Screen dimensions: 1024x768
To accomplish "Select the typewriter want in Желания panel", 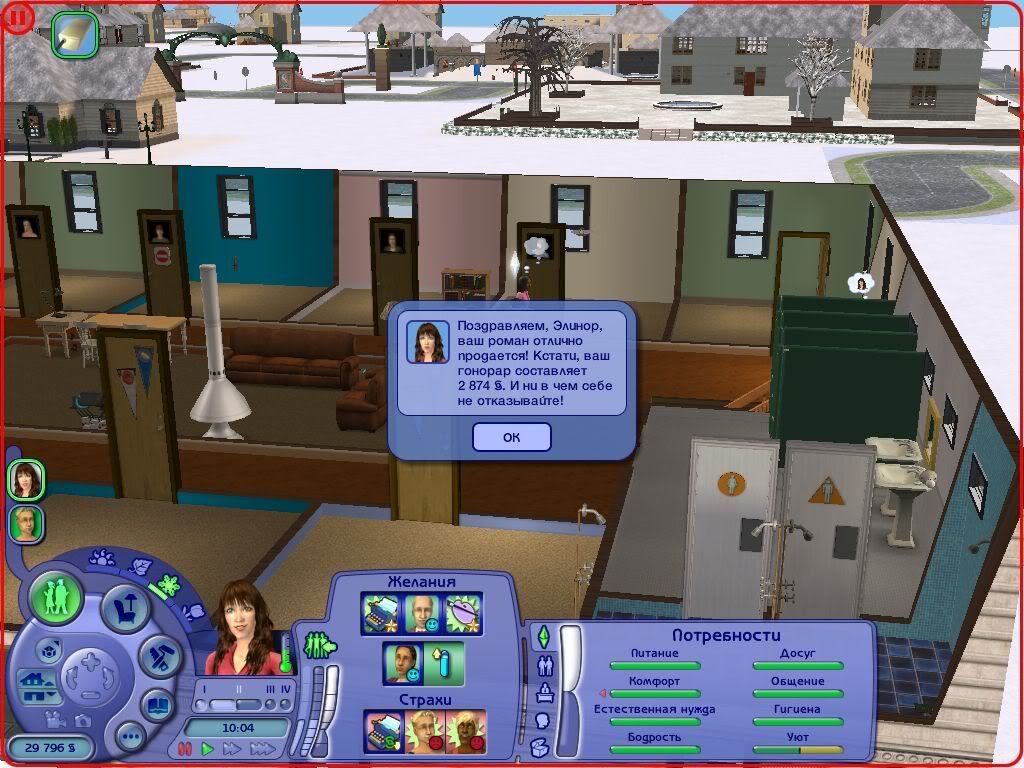I will click(380, 613).
